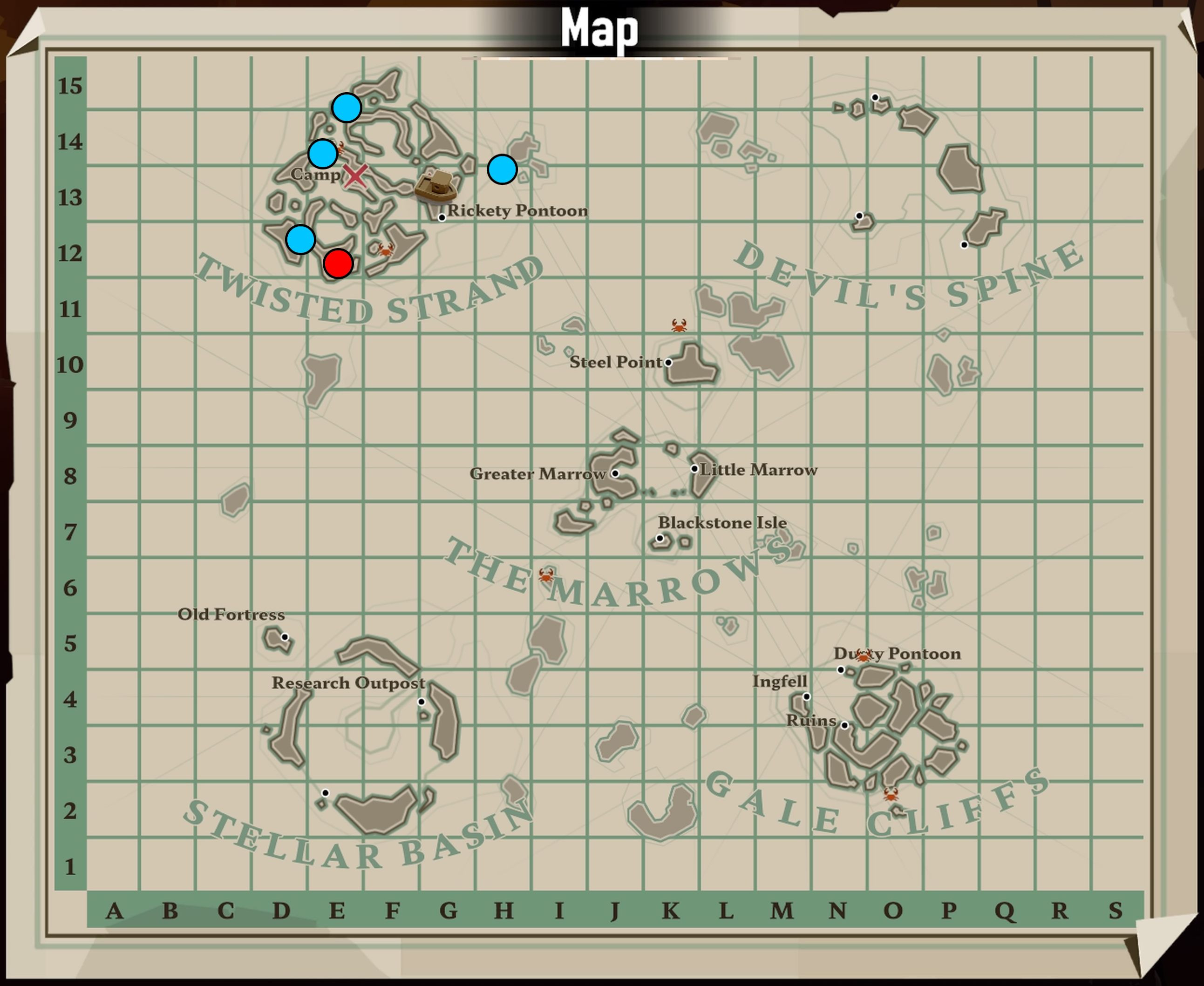This screenshot has width=1204, height=986.
Task: Click the Blackstone Isle location dot
Action: click(660, 538)
